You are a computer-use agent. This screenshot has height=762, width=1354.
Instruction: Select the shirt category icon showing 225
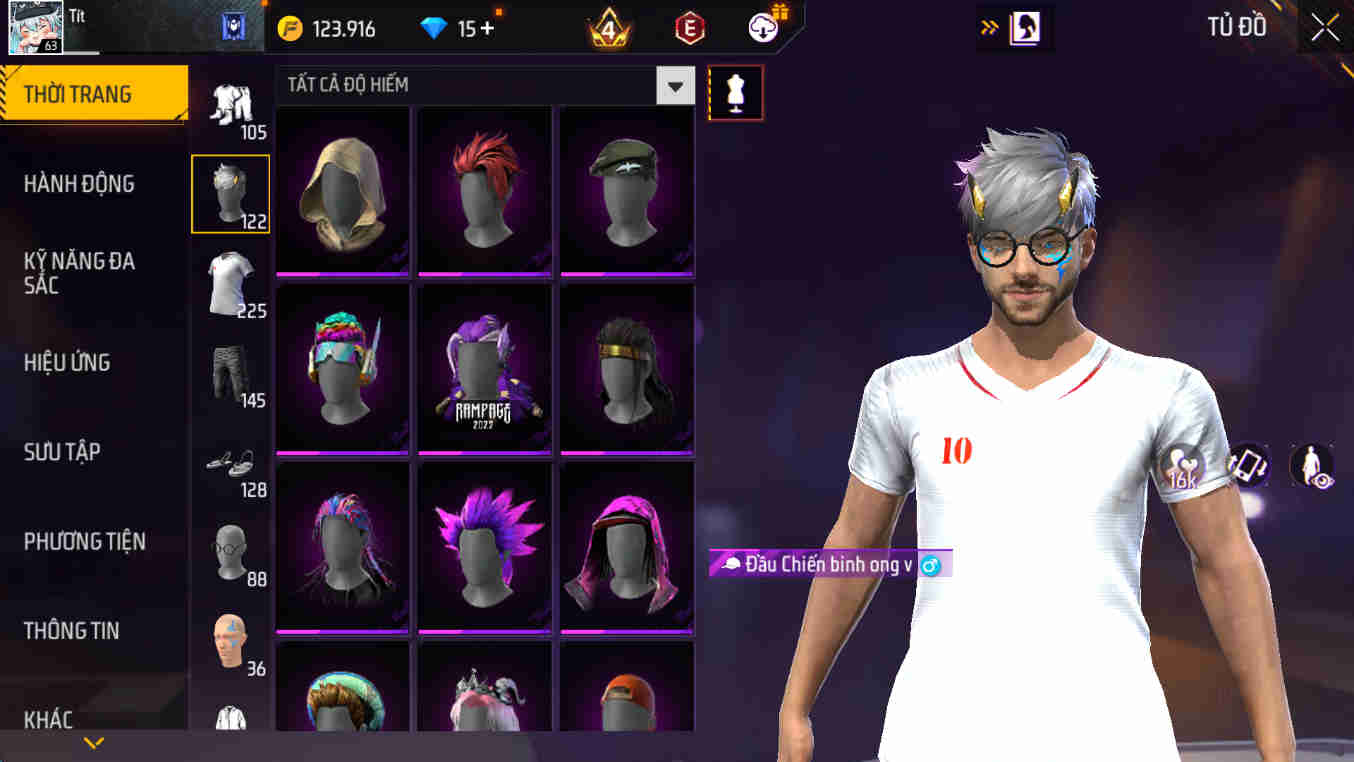pyautogui.click(x=228, y=285)
